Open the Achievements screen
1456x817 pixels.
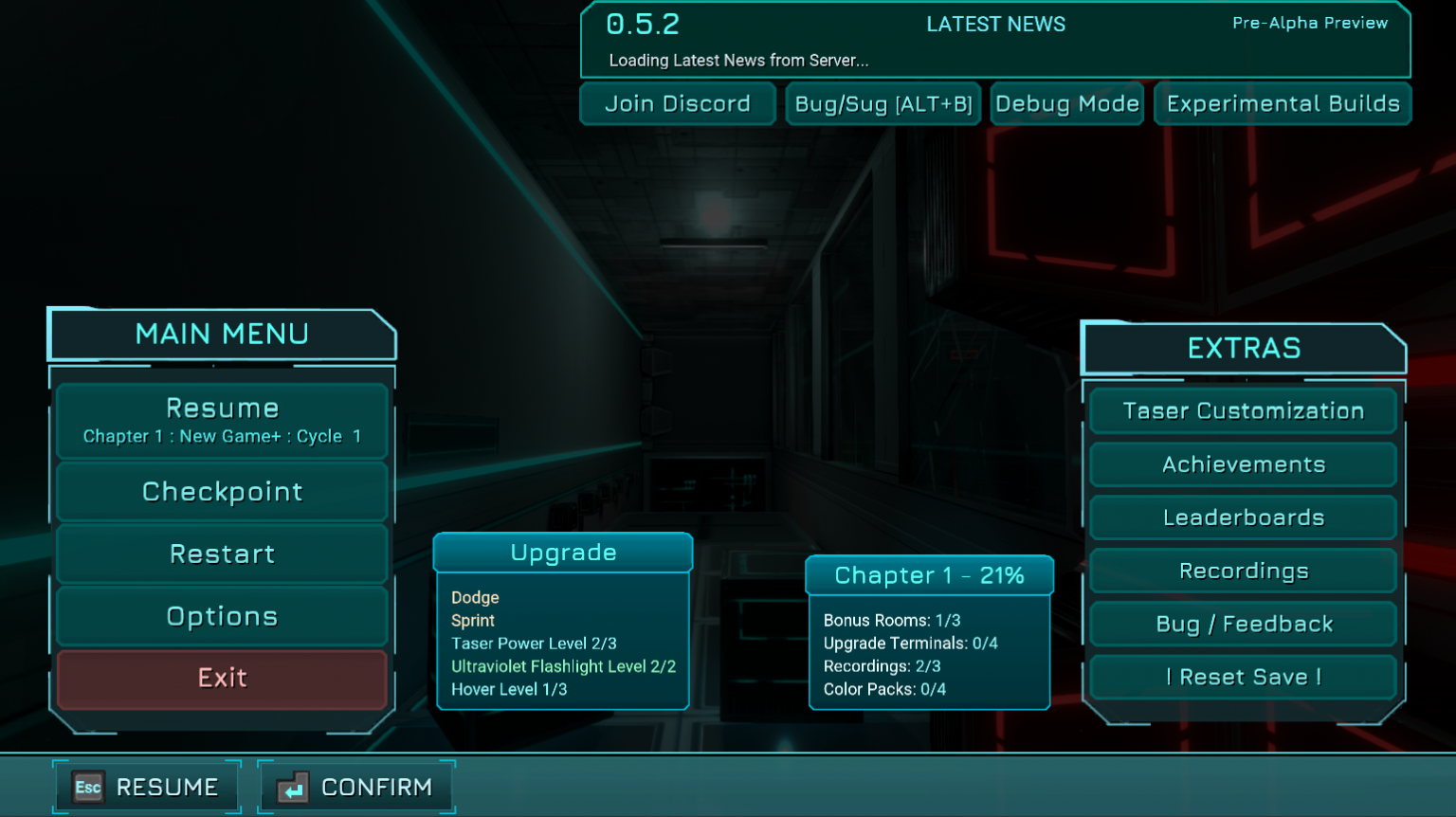(1243, 464)
